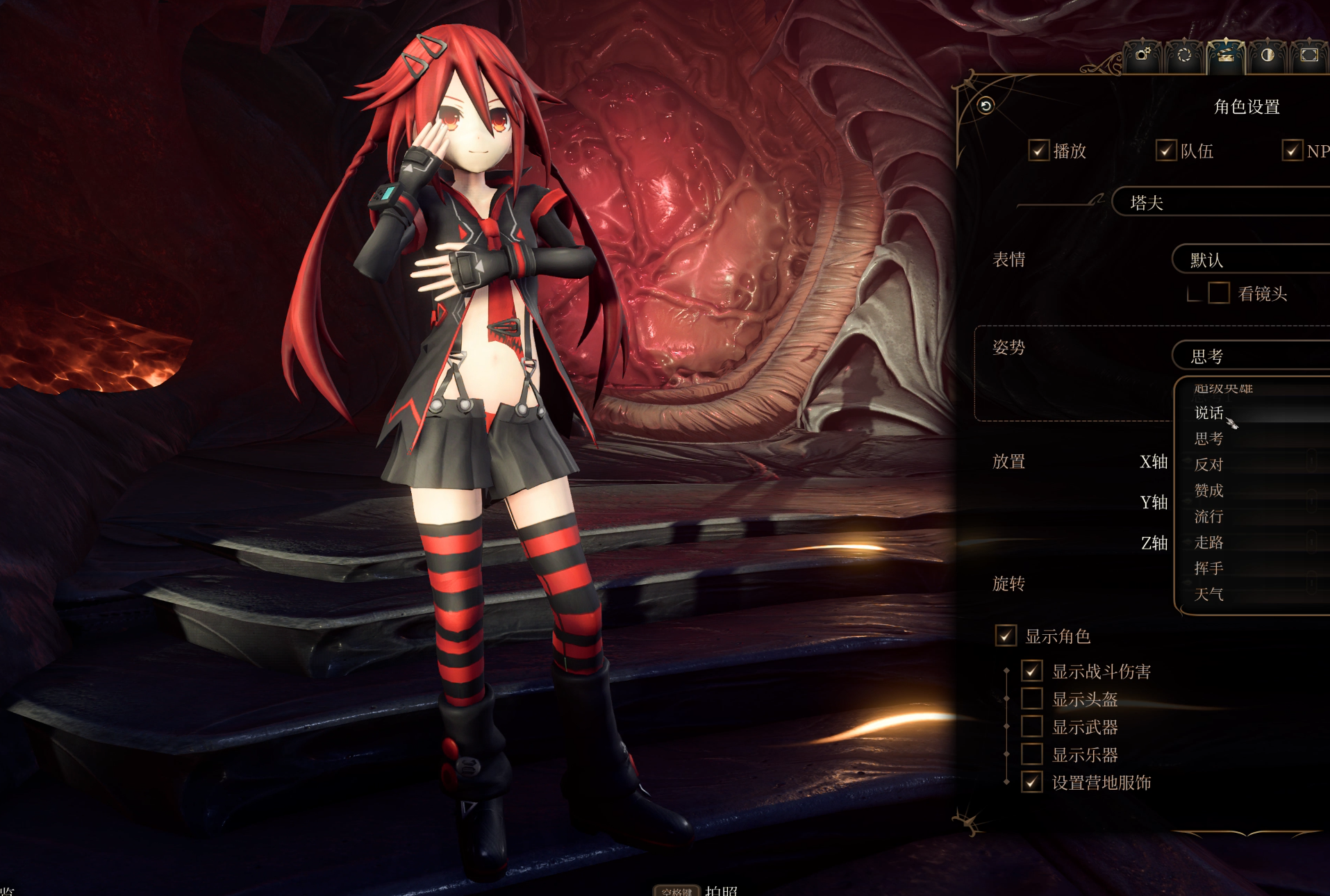Viewport: 1330px width, 896px height.
Task: Open the camera settings tab
Action: click(x=1142, y=55)
